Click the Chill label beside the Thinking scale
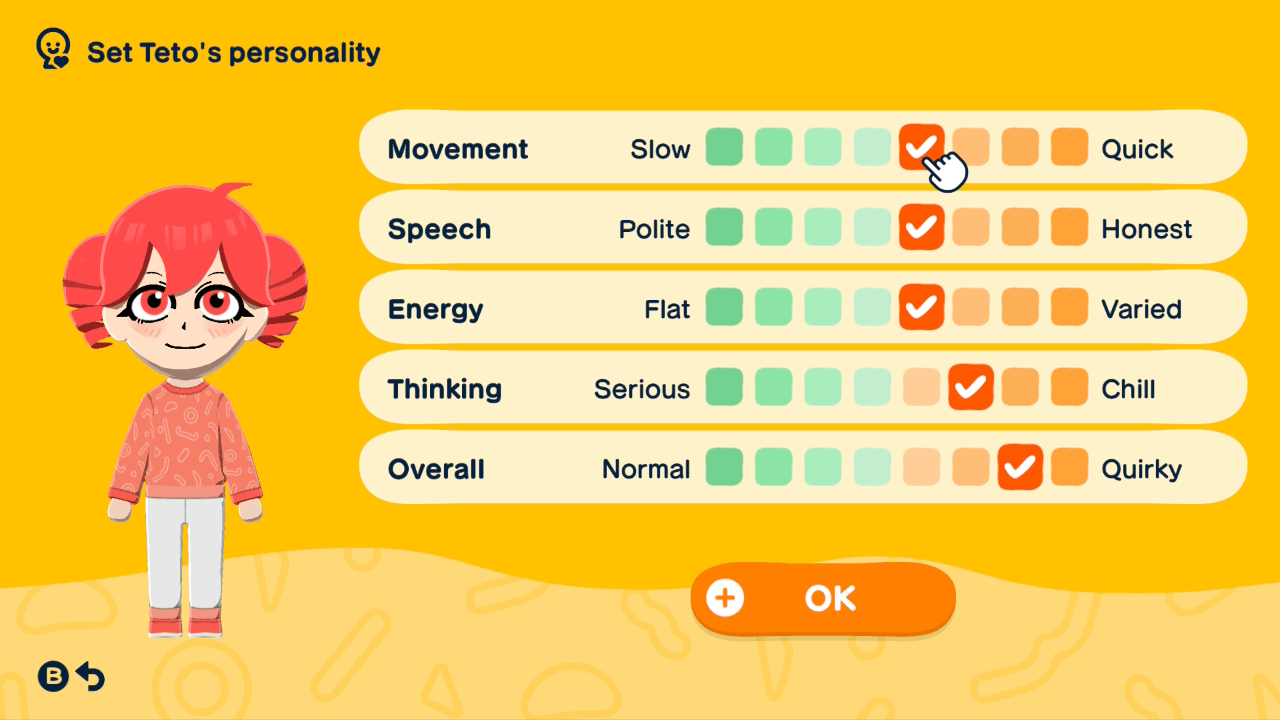The image size is (1280, 720). (x=1129, y=388)
